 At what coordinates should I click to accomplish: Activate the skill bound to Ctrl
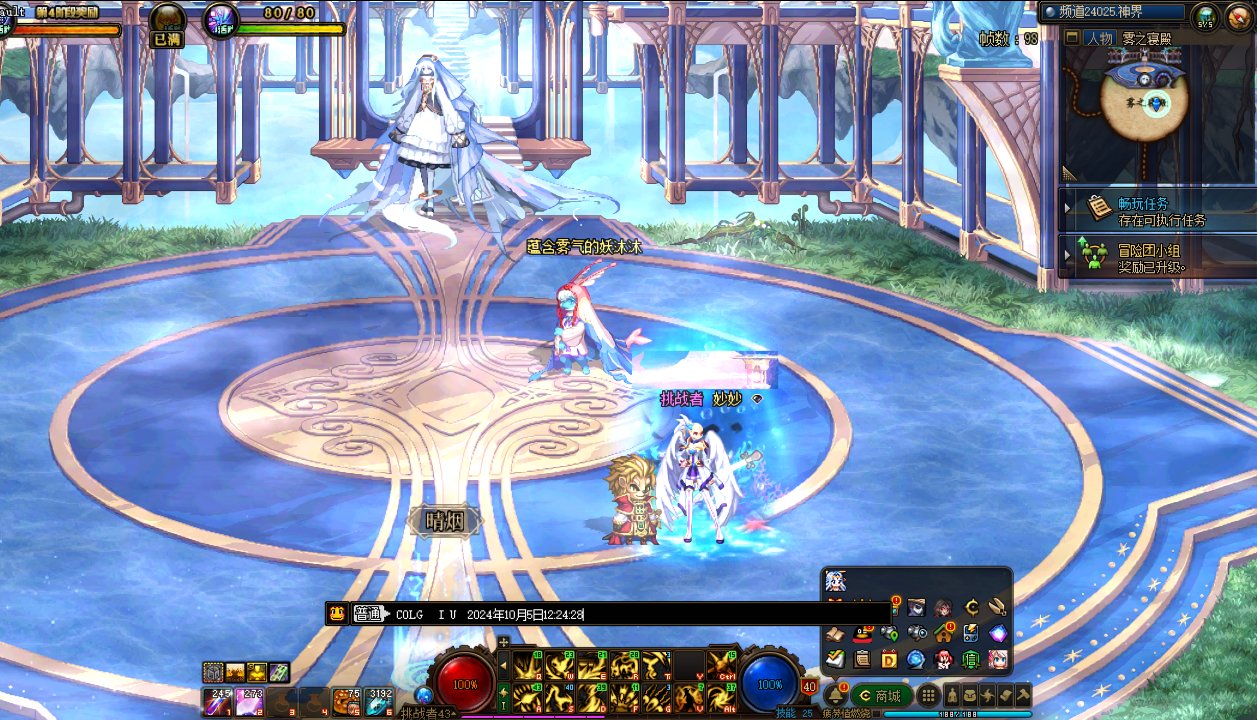click(x=721, y=665)
